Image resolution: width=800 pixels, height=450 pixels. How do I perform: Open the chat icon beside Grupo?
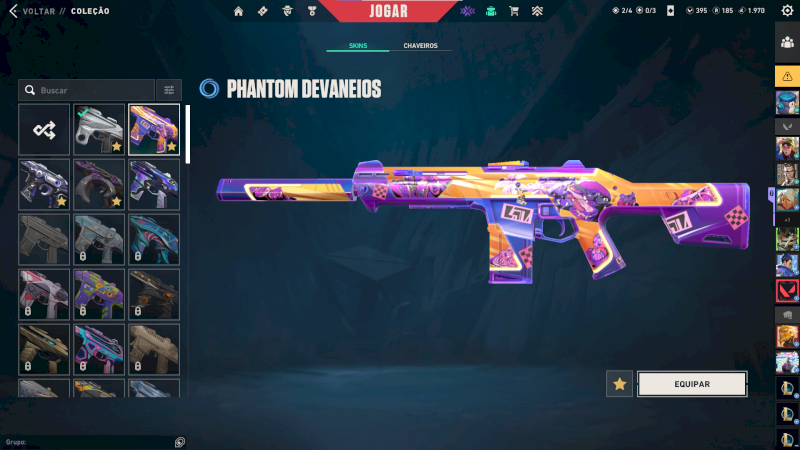pos(179,441)
